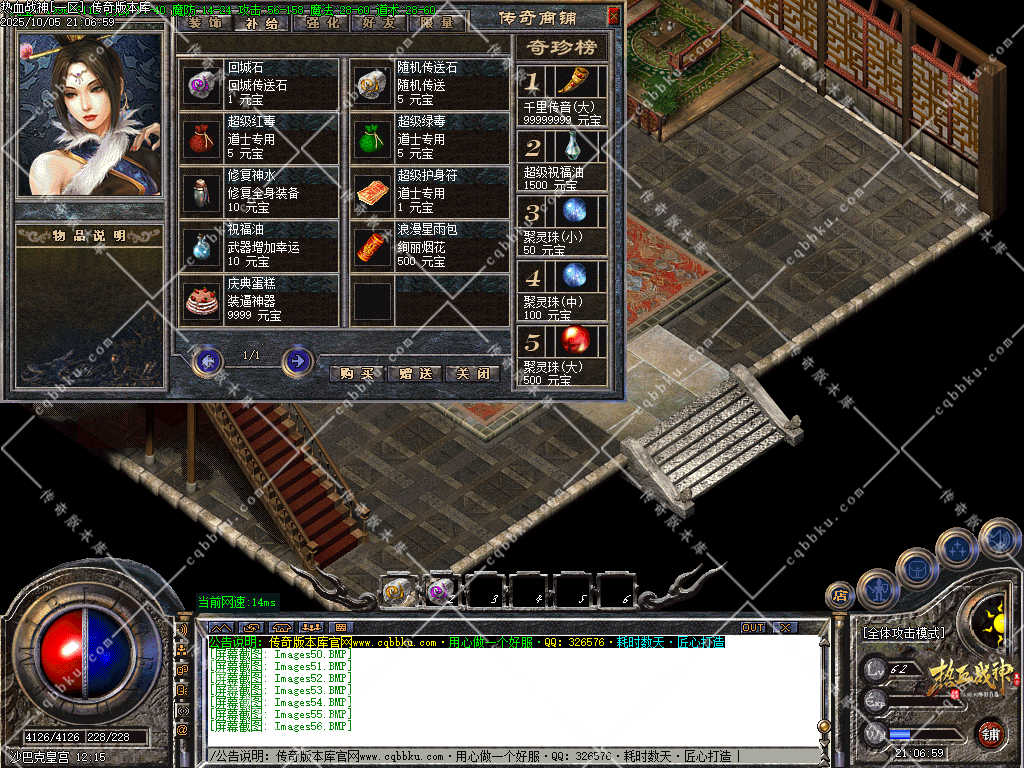Switch to the 限量 tab
1024x768 pixels.
tap(437, 22)
